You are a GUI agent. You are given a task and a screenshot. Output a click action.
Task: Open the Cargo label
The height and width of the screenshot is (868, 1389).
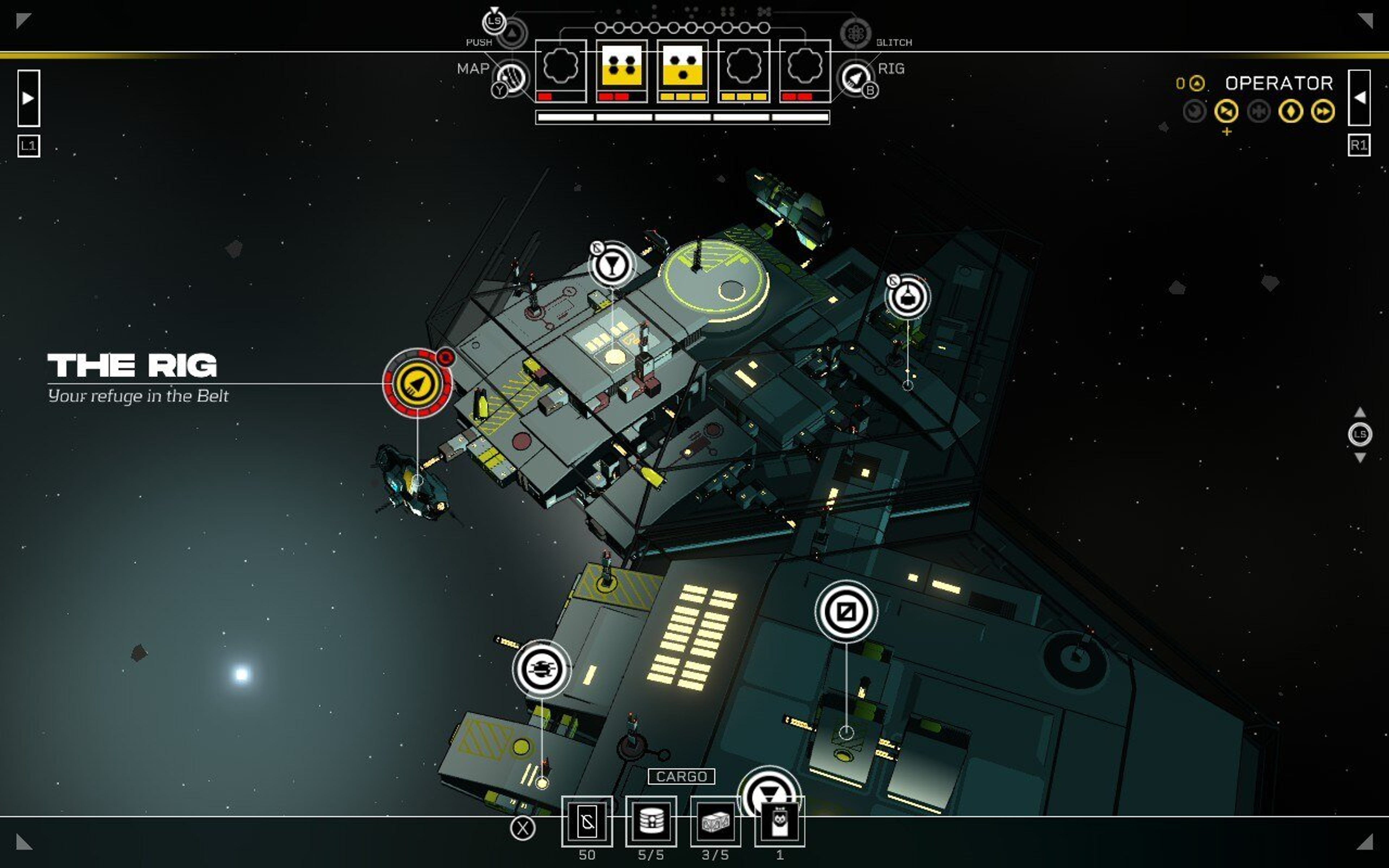click(x=681, y=776)
